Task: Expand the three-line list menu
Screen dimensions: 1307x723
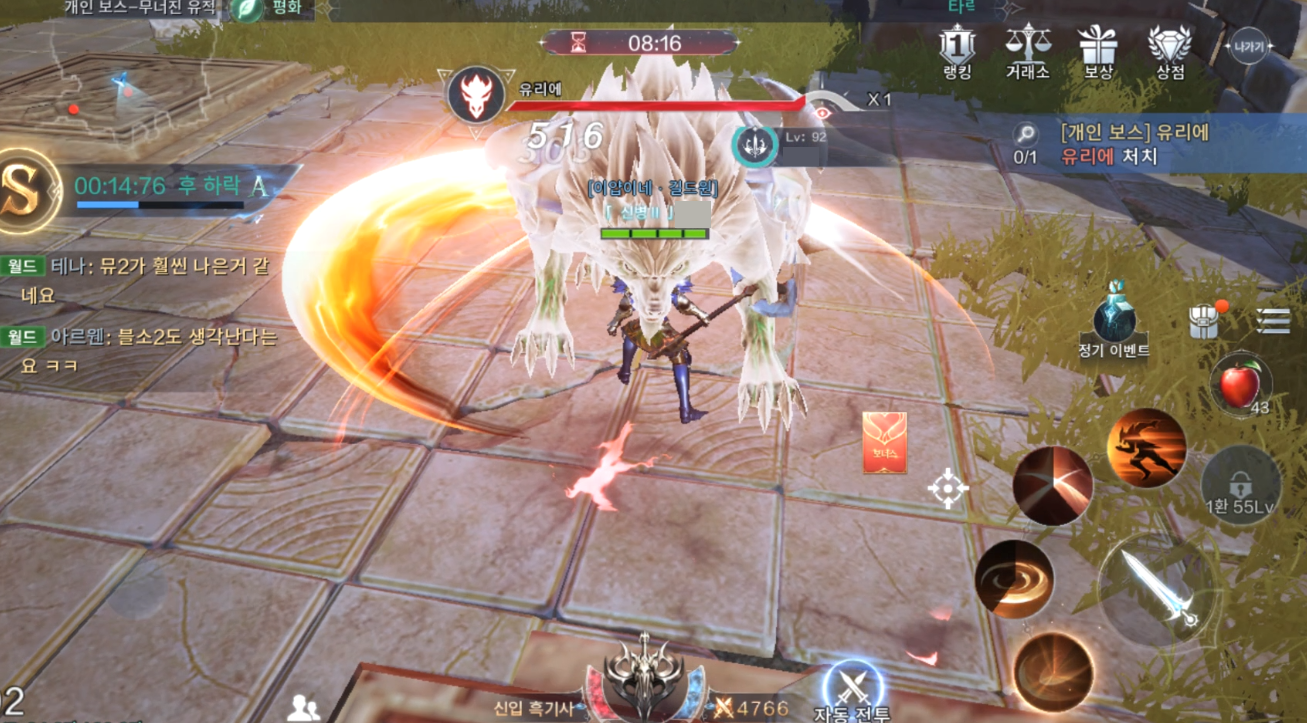Action: pyautogui.click(x=1273, y=321)
